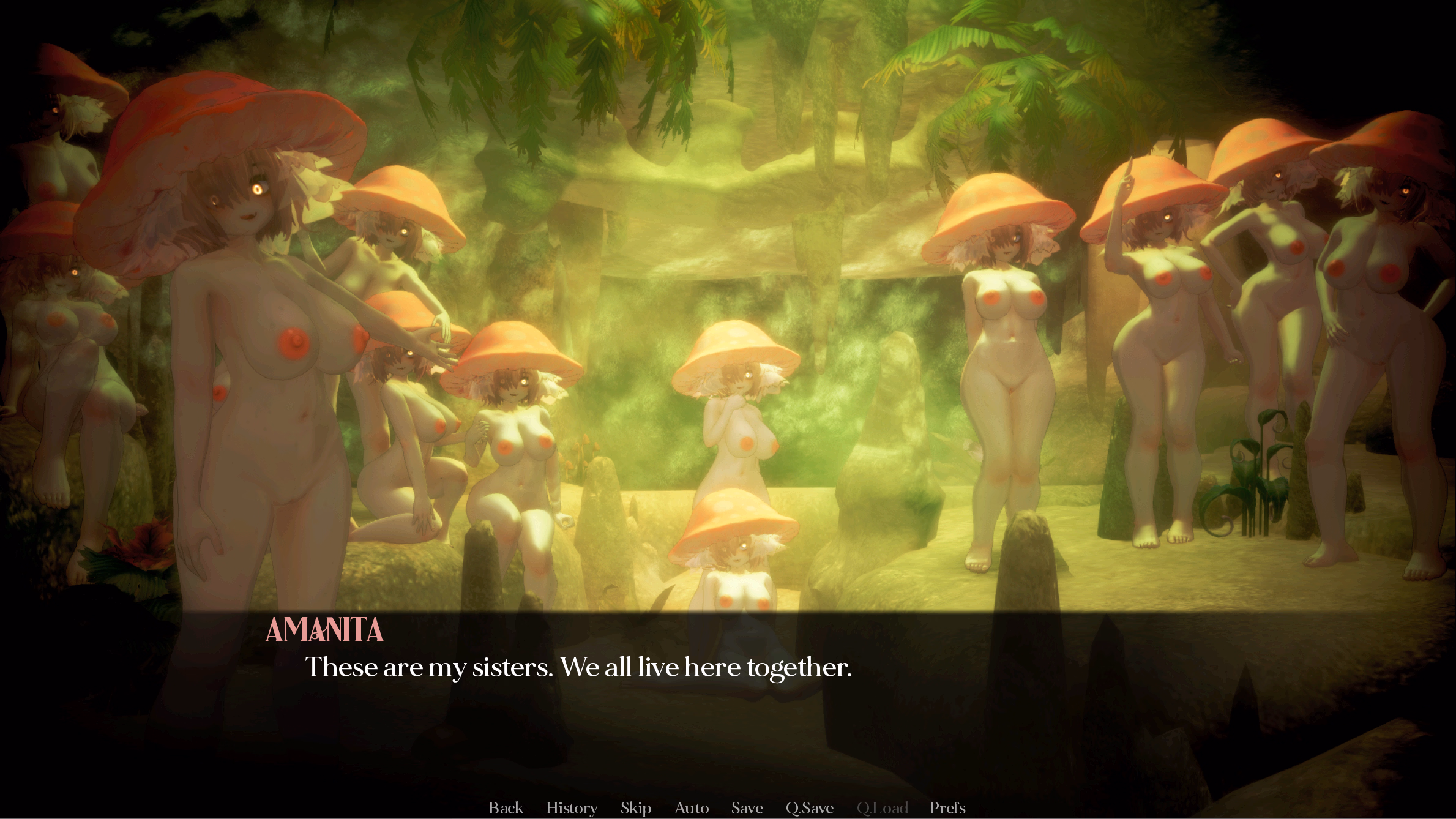Open the Save game menu
The width and height of the screenshot is (1456, 819).
[747, 808]
